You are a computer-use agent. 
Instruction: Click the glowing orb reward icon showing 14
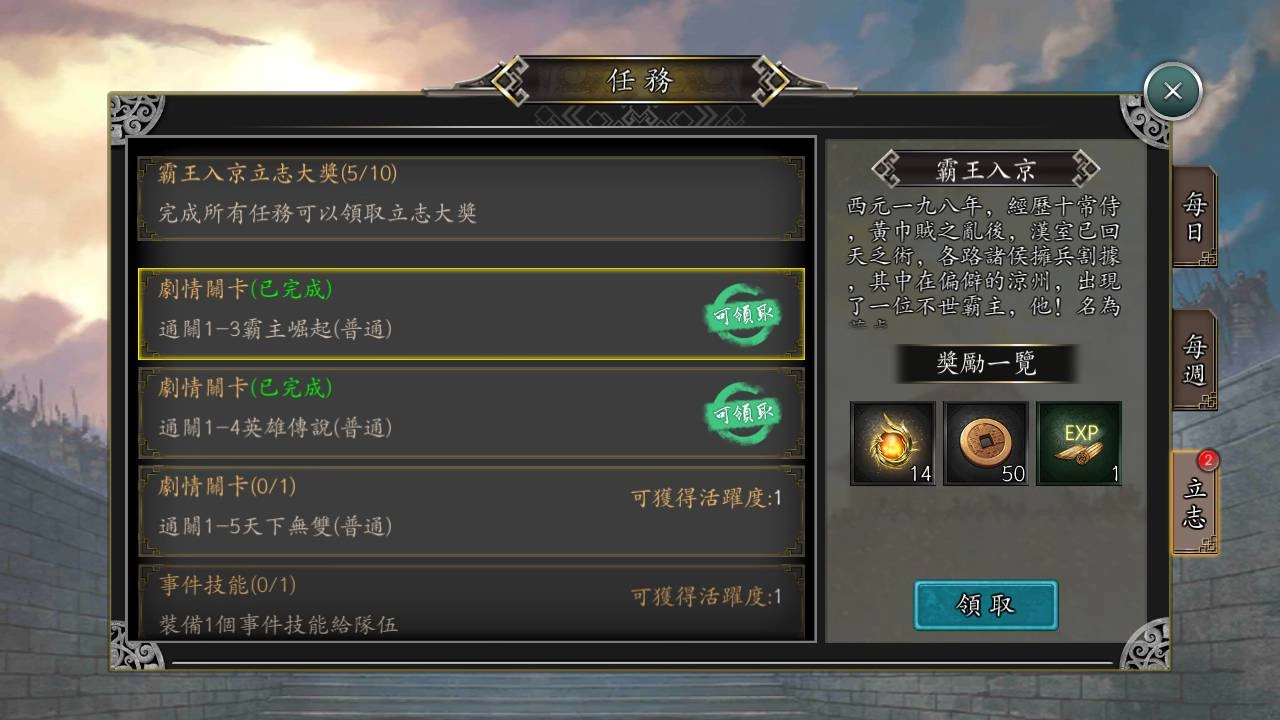click(892, 443)
